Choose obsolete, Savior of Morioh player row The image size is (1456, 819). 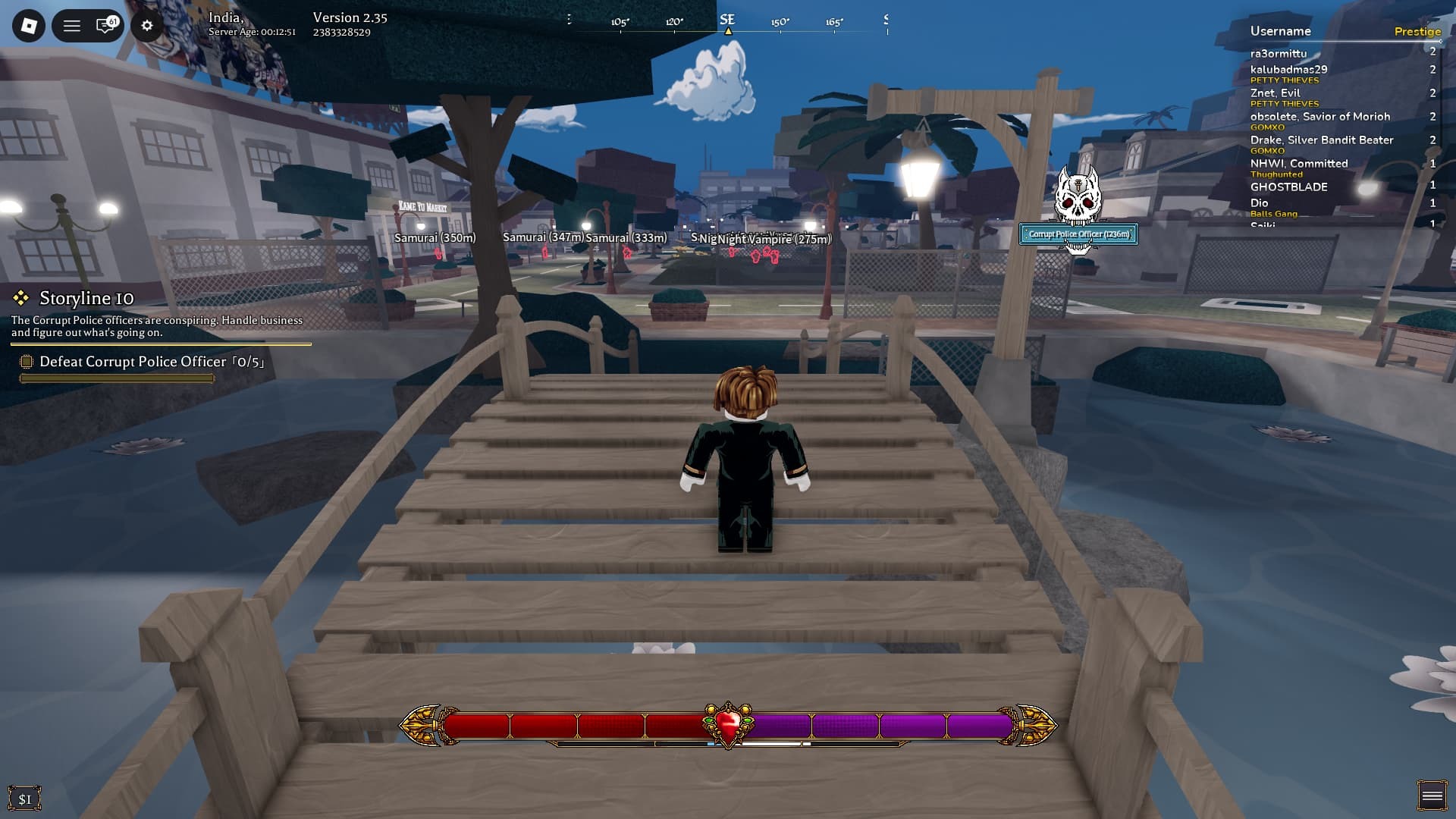[x=1319, y=117]
